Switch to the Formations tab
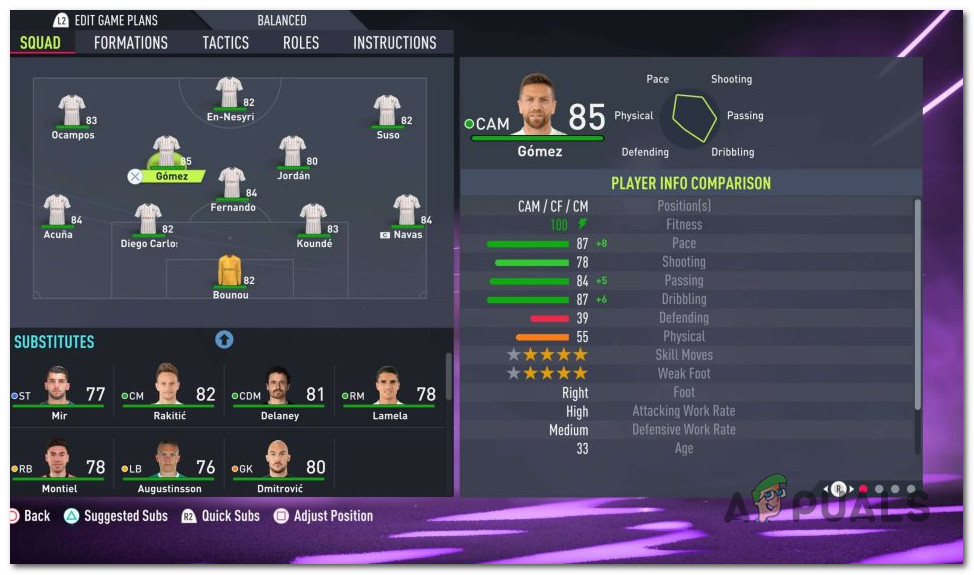The height and width of the screenshot is (575, 974). (131, 43)
